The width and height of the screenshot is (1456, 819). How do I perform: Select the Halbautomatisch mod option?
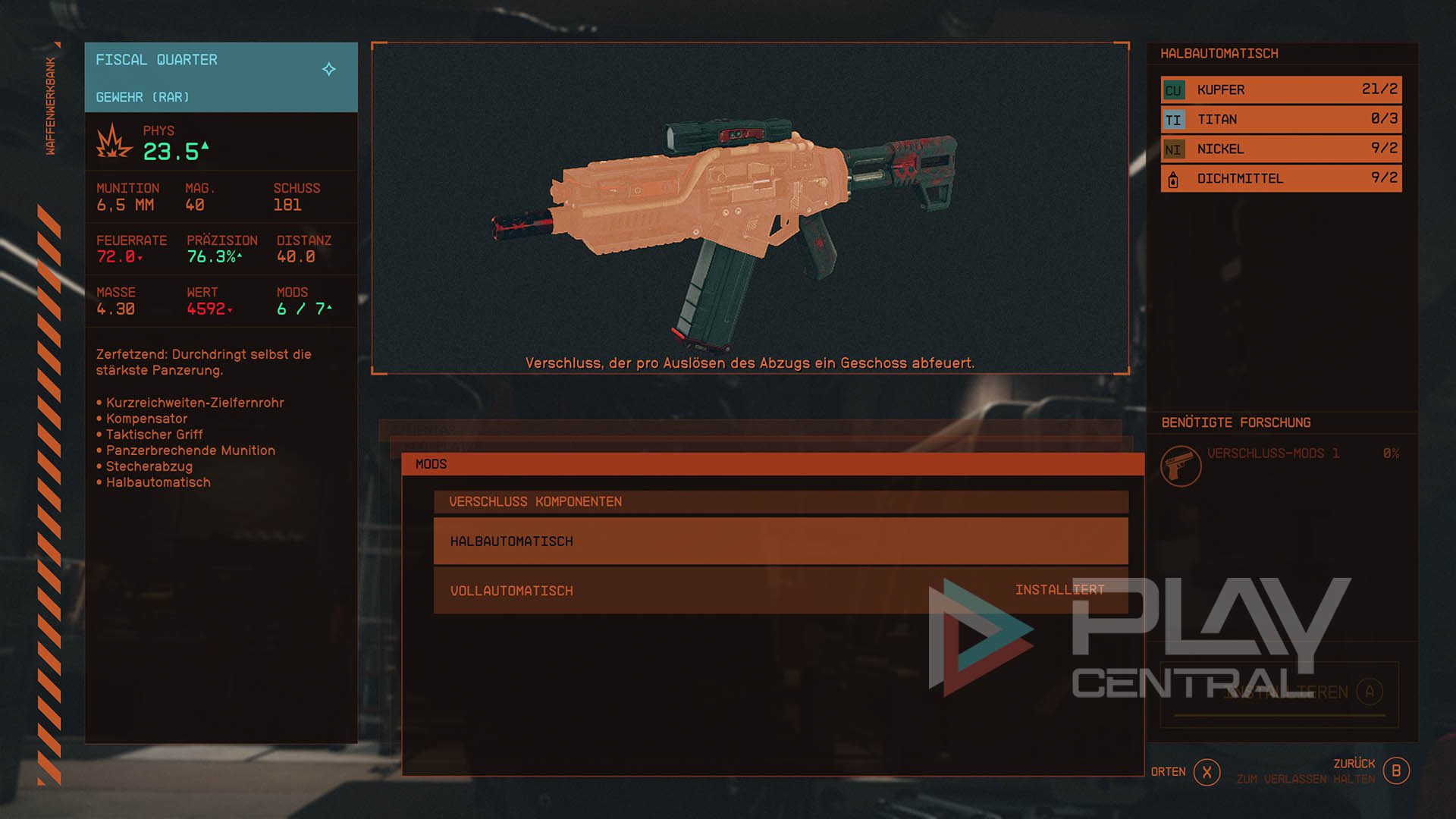point(780,541)
